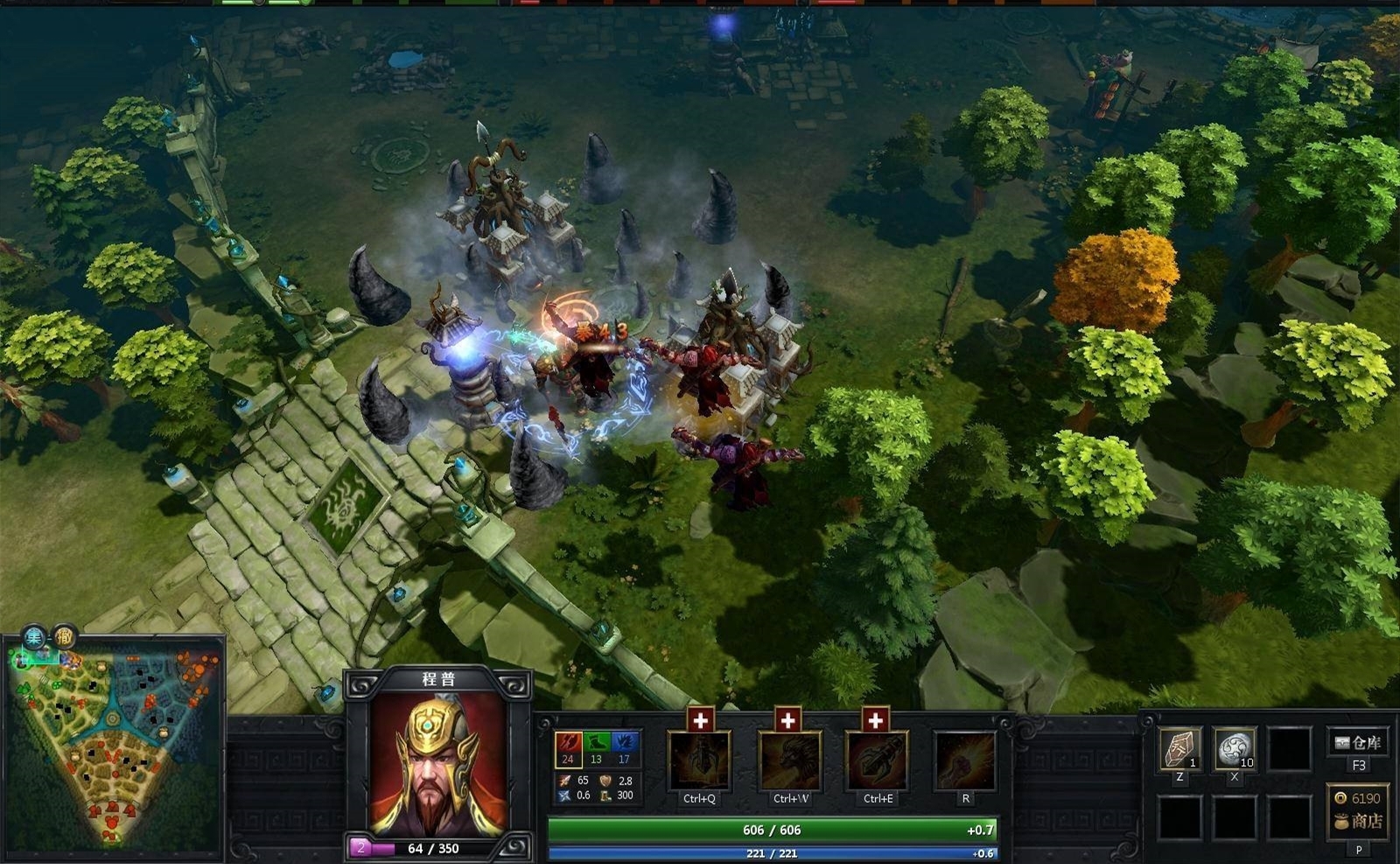Open the 仓库 warehouse
This screenshot has width=1400, height=864.
coord(1358,743)
